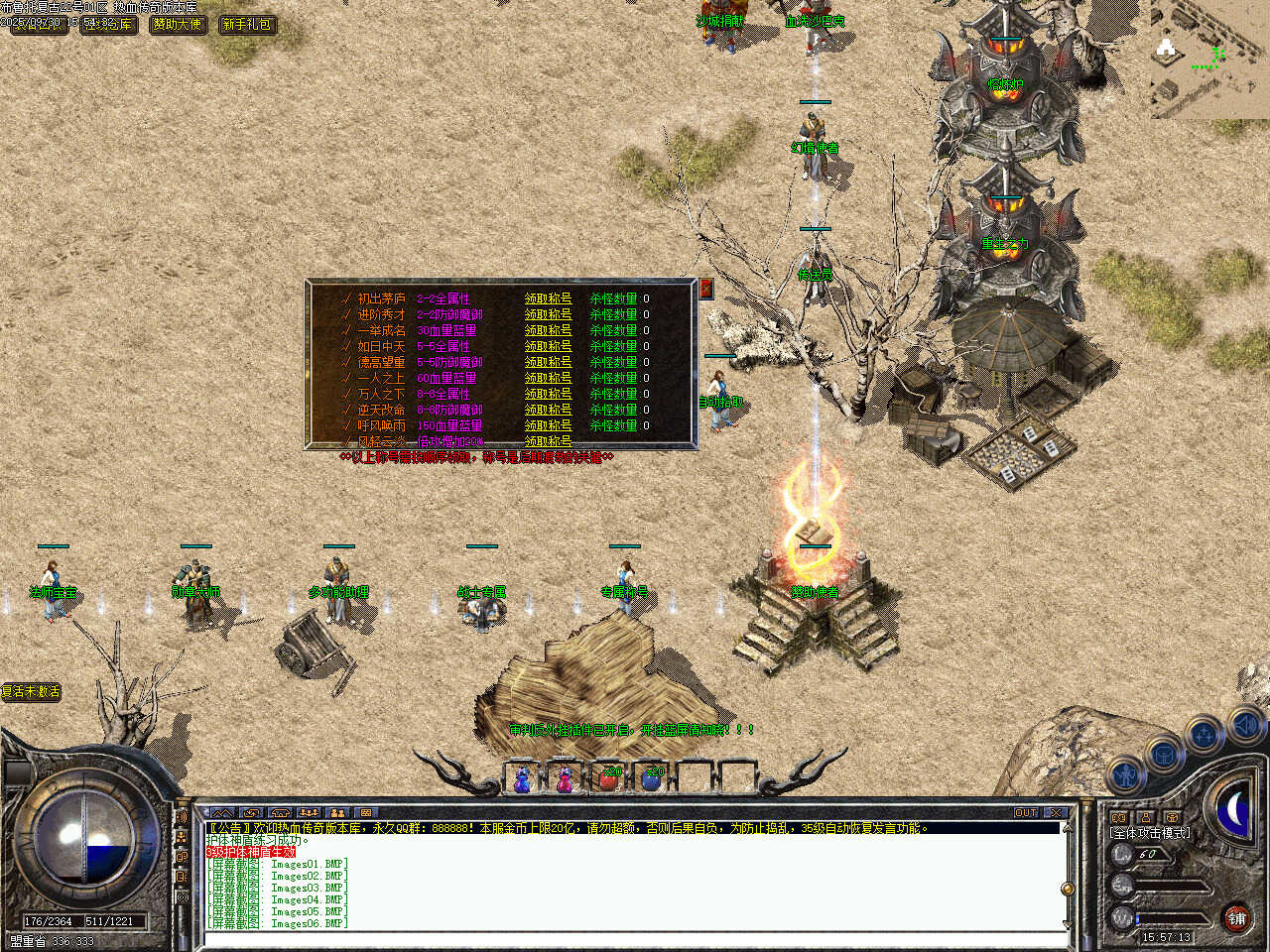Click the OUT button above chat
This screenshot has height=952, width=1270.
pos(1026,813)
